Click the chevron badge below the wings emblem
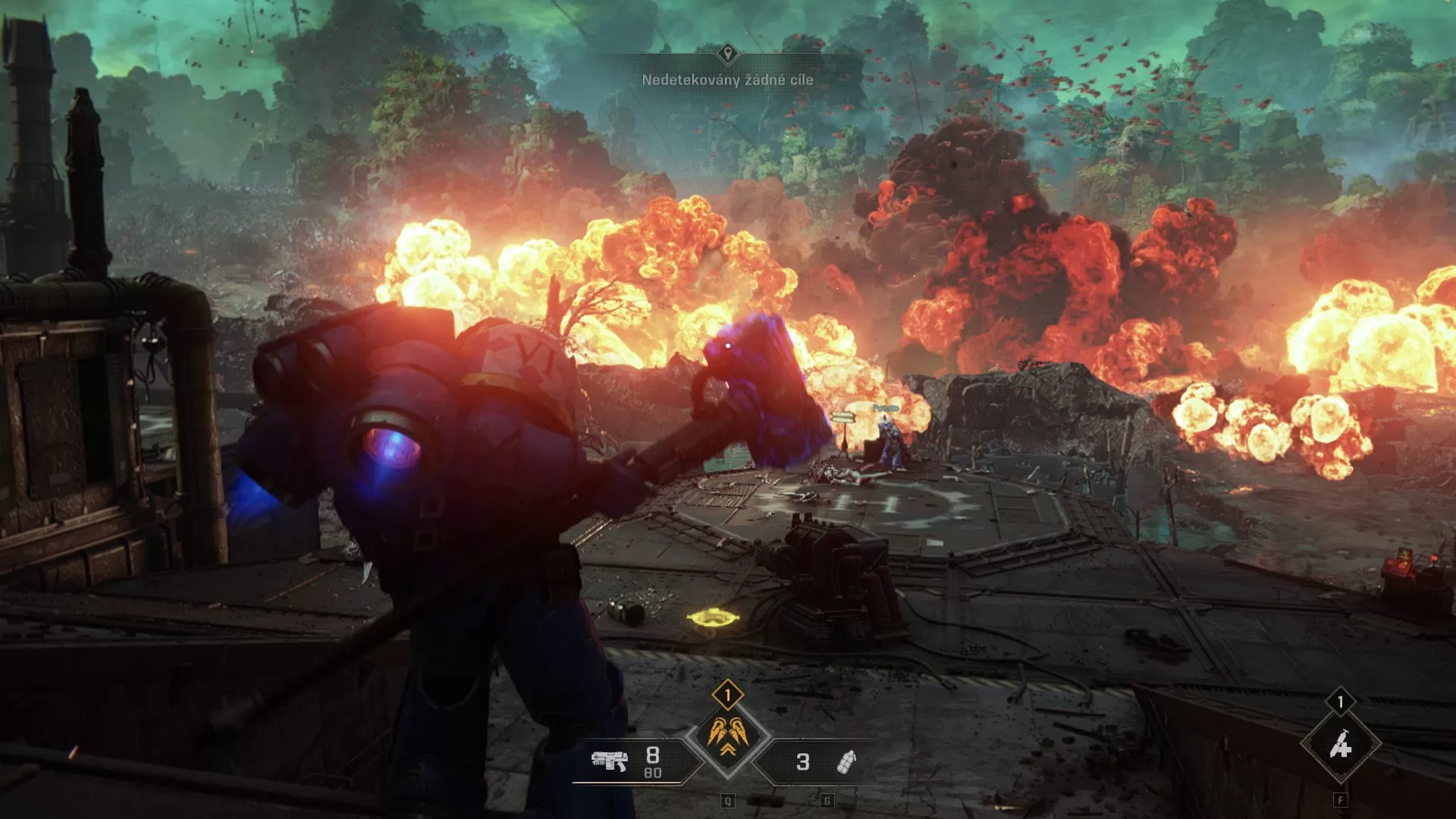The height and width of the screenshot is (819, 1456). (x=729, y=751)
